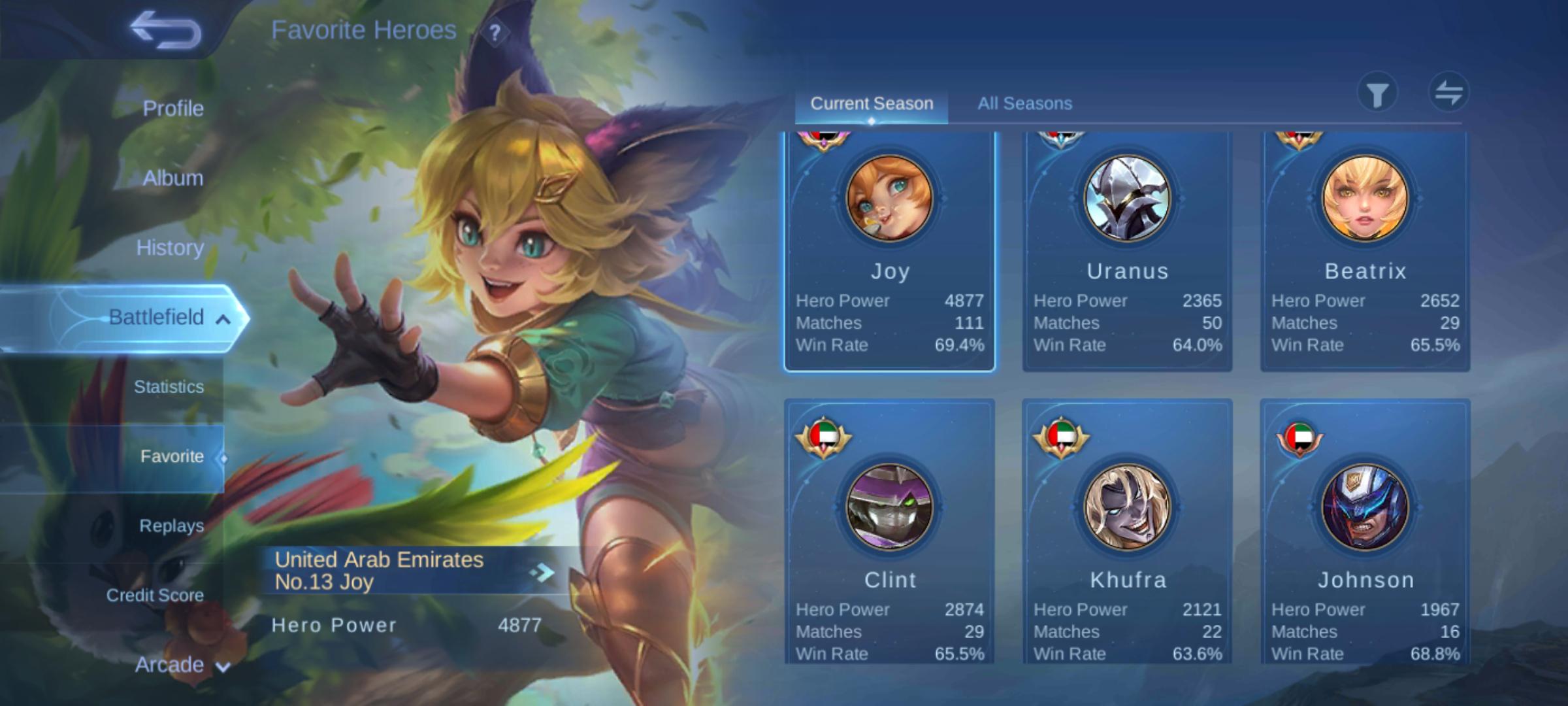
Task: Switch to the All Seasons tab
Action: [1024, 103]
